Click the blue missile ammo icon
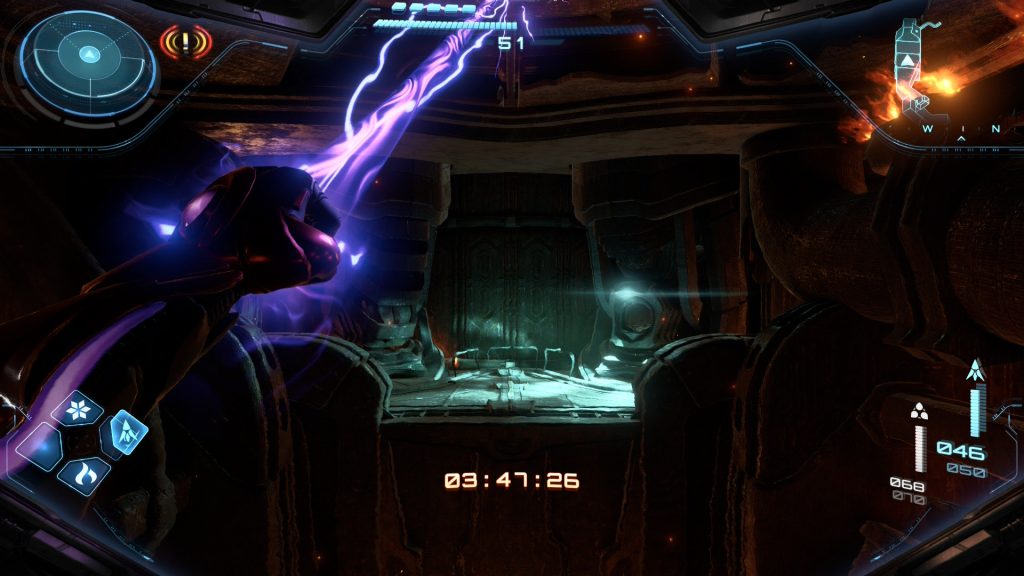Screen dimensions: 1024x576 [x=976, y=371]
